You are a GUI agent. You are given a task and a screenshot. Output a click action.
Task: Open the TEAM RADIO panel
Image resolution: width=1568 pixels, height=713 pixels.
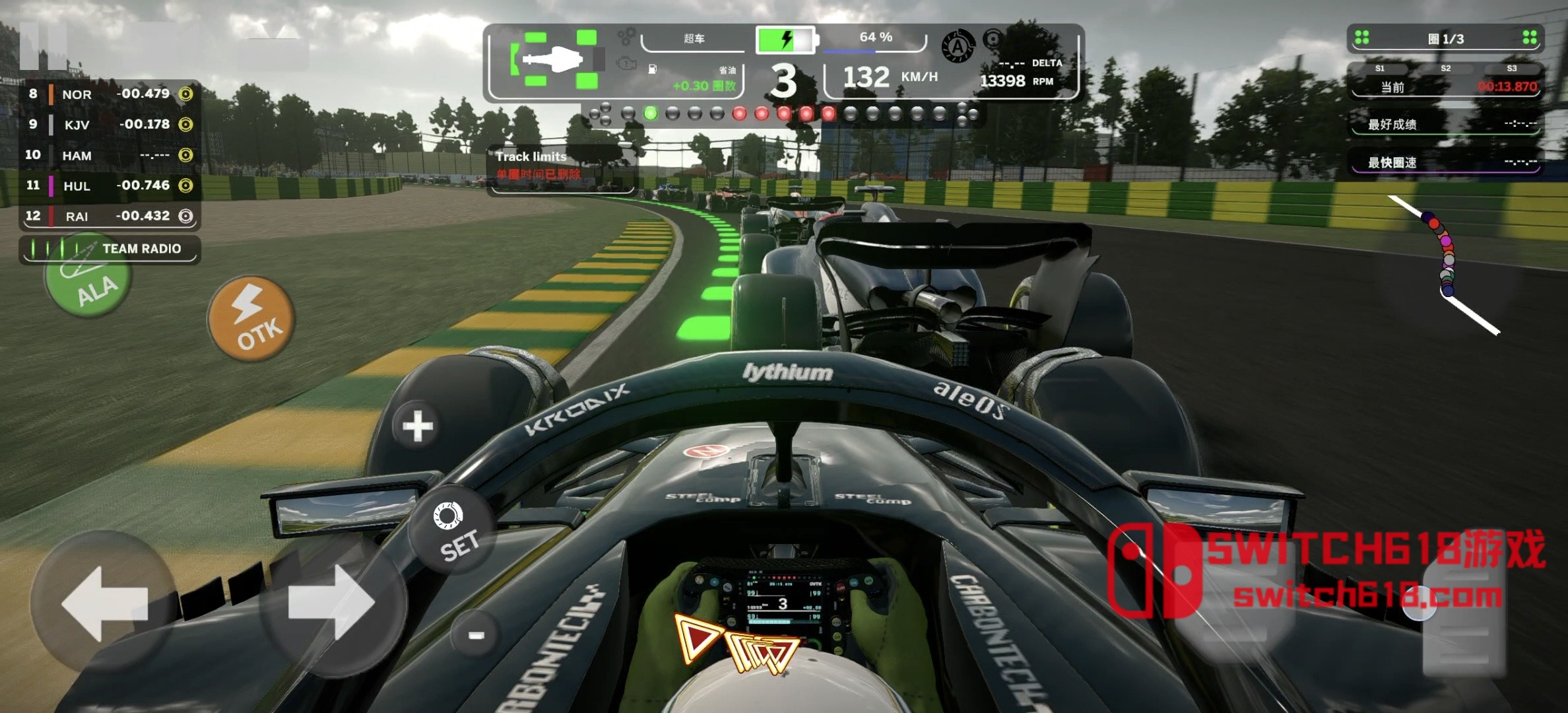pyautogui.click(x=110, y=249)
